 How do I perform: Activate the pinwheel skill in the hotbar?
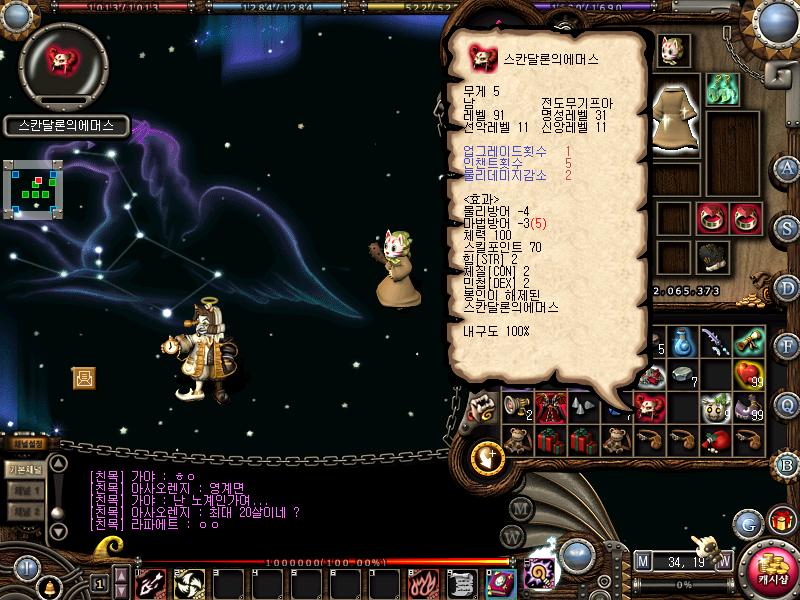(189, 582)
